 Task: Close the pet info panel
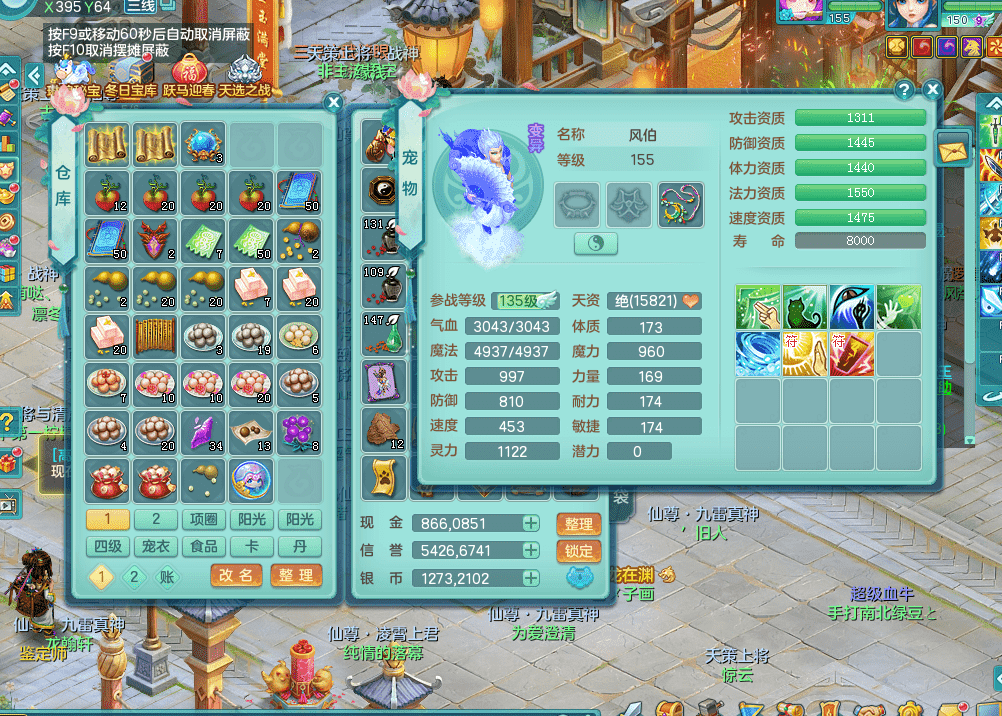click(932, 90)
